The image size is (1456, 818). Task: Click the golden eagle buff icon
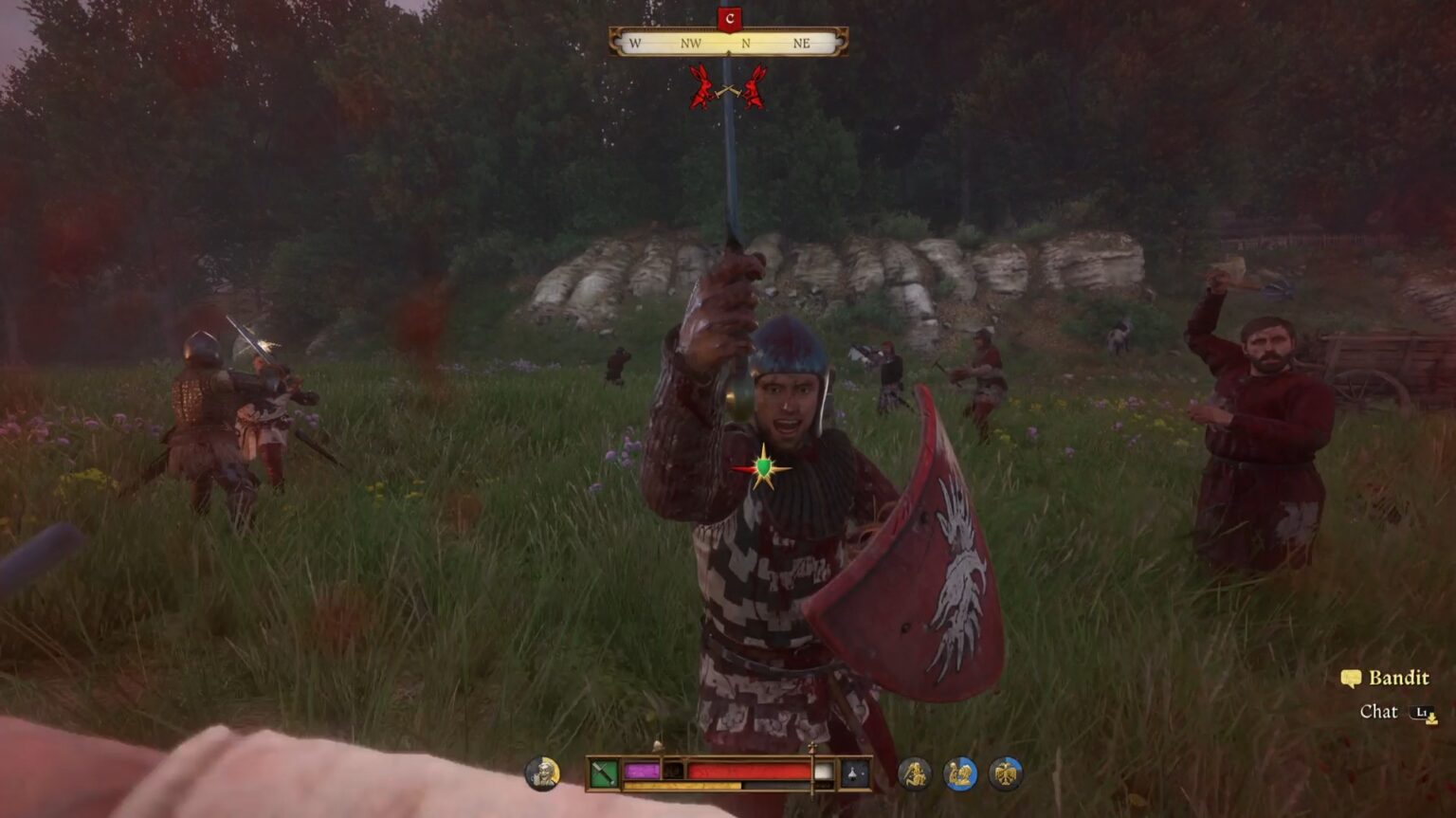click(x=1005, y=773)
